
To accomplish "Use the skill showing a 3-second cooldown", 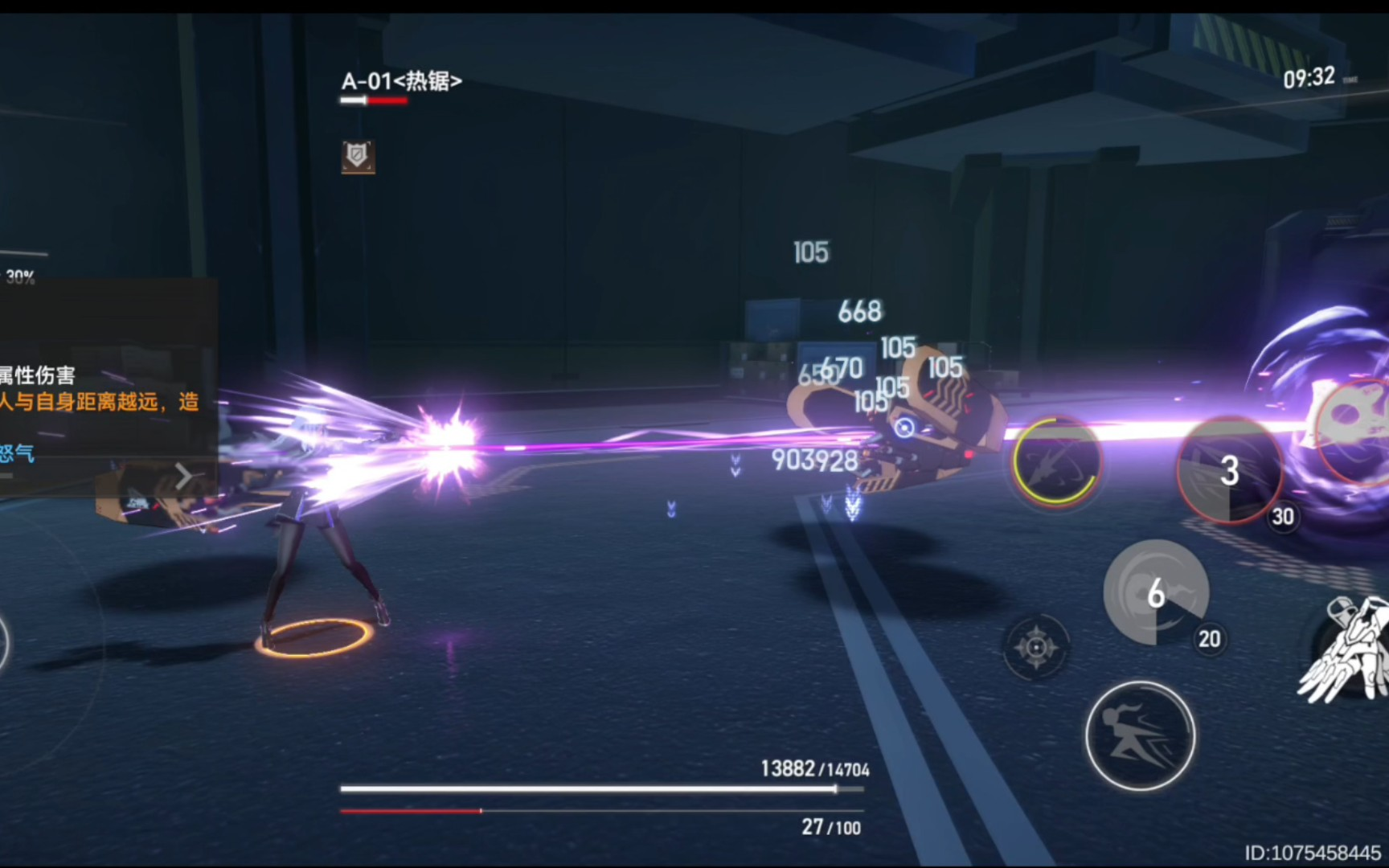I will [1227, 471].
